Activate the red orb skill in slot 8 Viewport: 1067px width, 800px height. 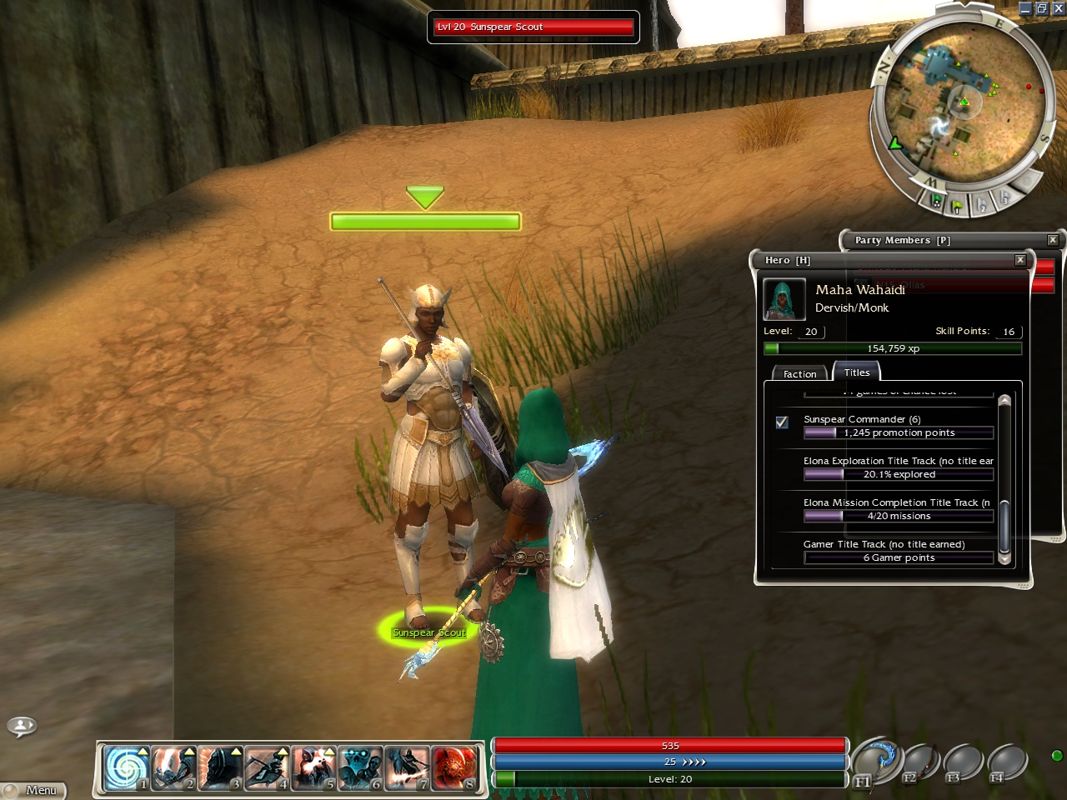tap(455, 767)
